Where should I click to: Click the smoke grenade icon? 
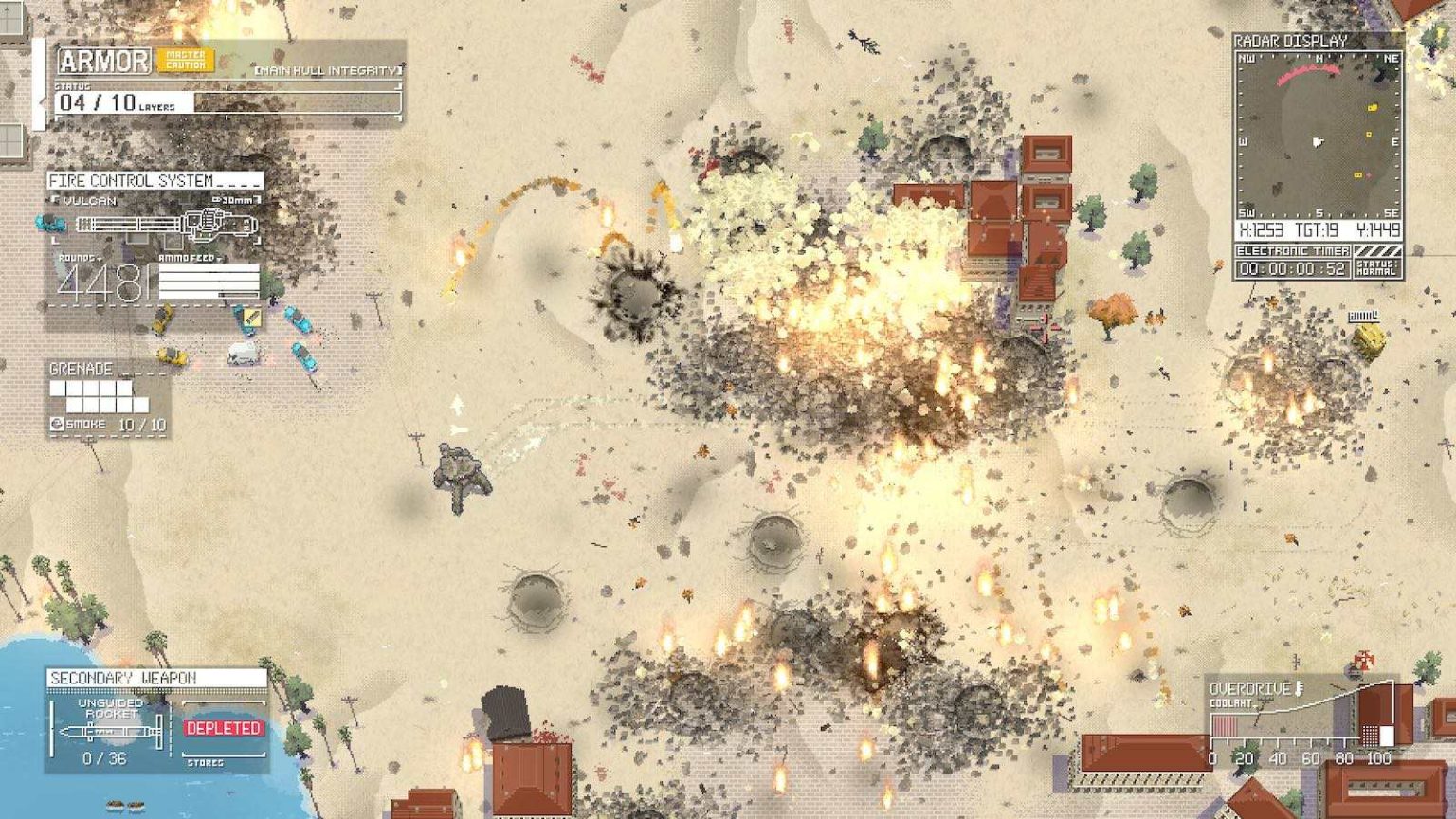(x=57, y=426)
